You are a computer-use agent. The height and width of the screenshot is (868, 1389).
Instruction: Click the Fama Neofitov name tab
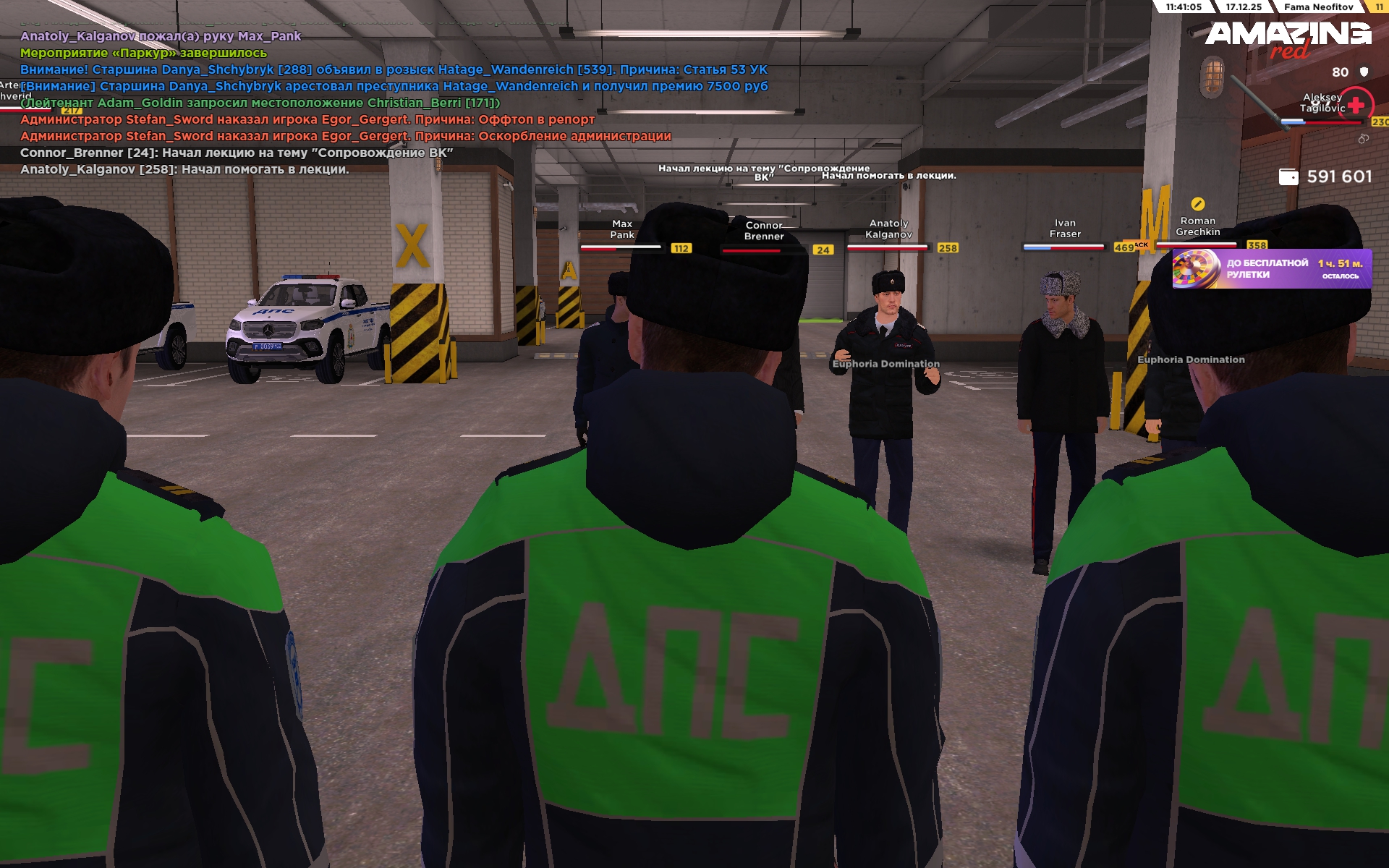click(1318, 7)
